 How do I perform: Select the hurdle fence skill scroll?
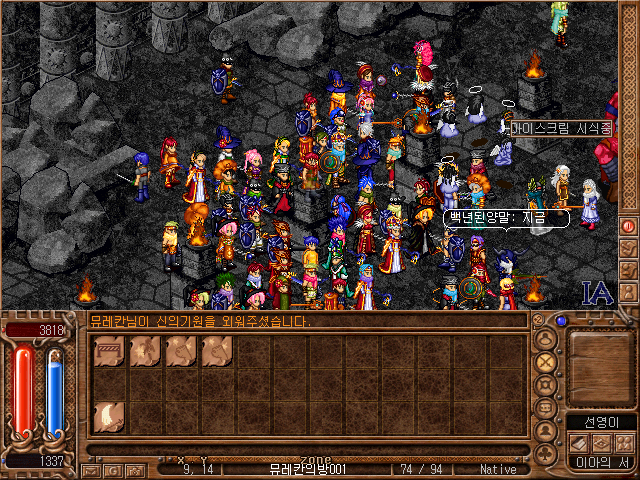coord(109,352)
